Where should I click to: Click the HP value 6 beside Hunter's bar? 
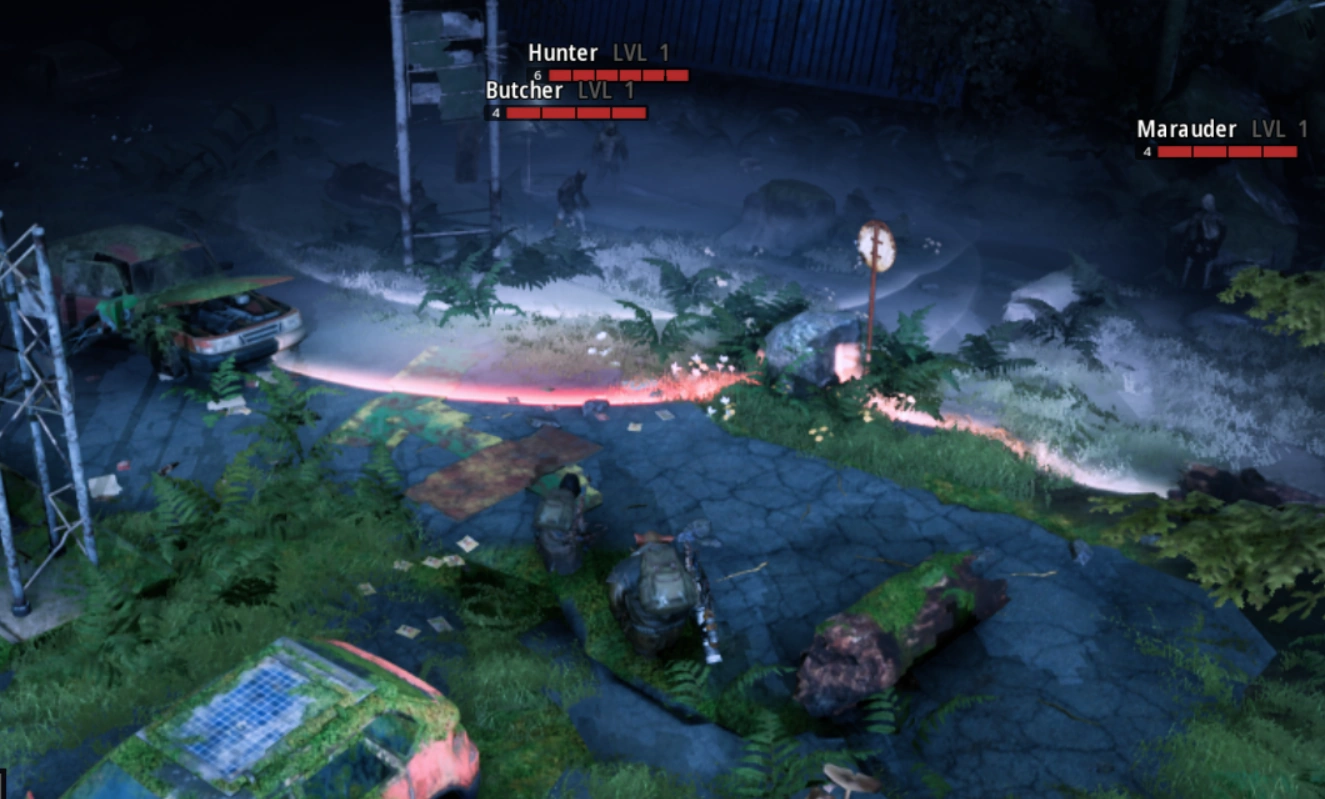[x=536, y=74]
